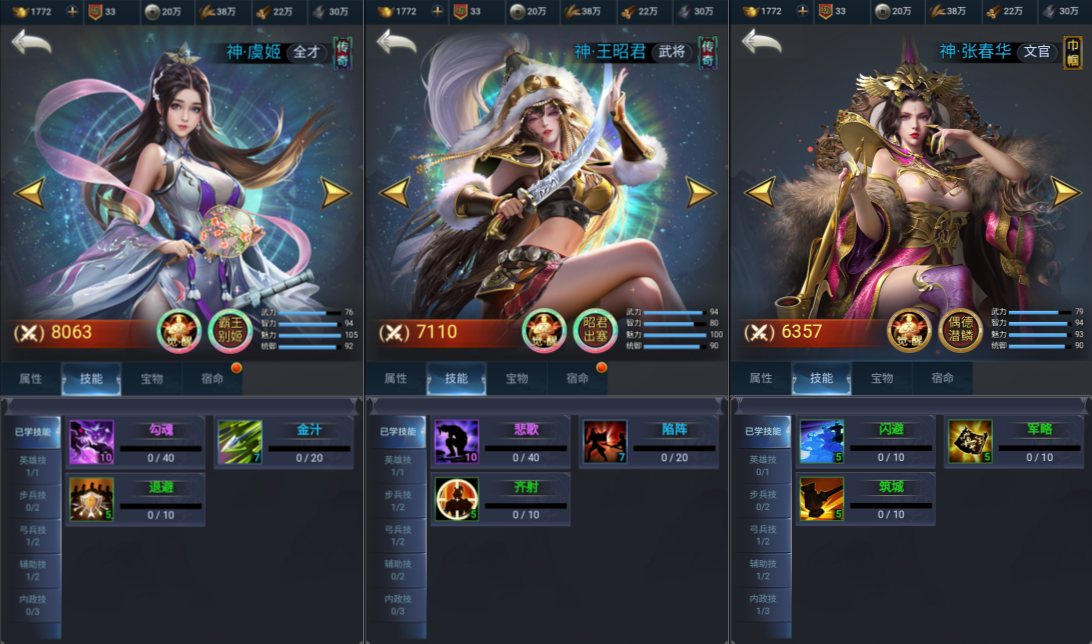Select the 悲歌 skill icon
This screenshot has width=1092, height=644.
[x=456, y=441]
